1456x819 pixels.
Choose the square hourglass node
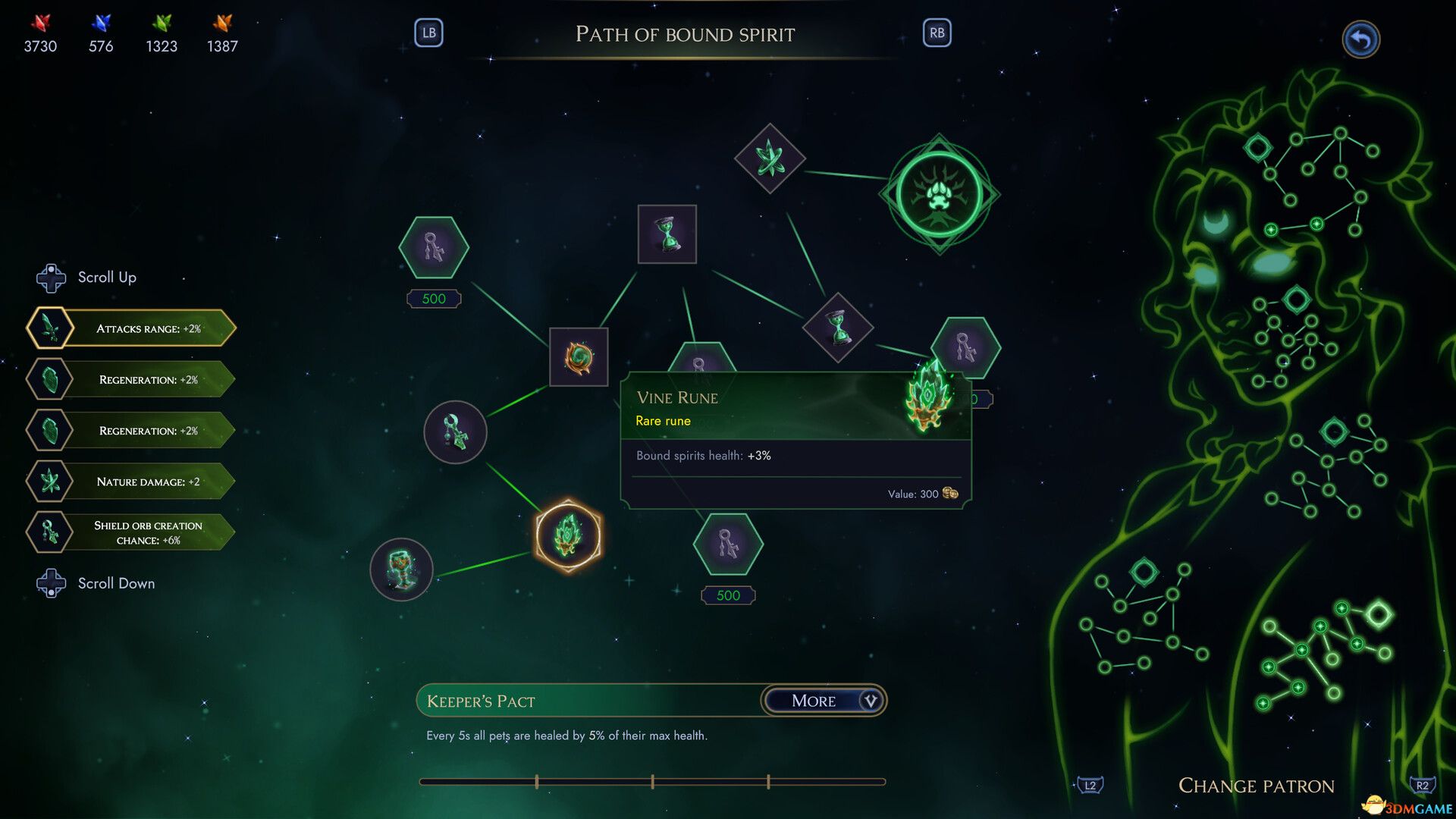pyautogui.click(x=667, y=234)
